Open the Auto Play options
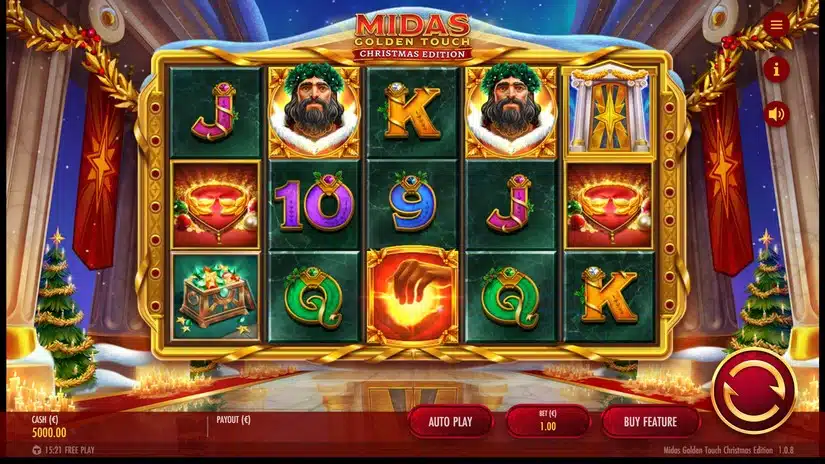The height and width of the screenshot is (464, 825). click(x=450, y=421)
